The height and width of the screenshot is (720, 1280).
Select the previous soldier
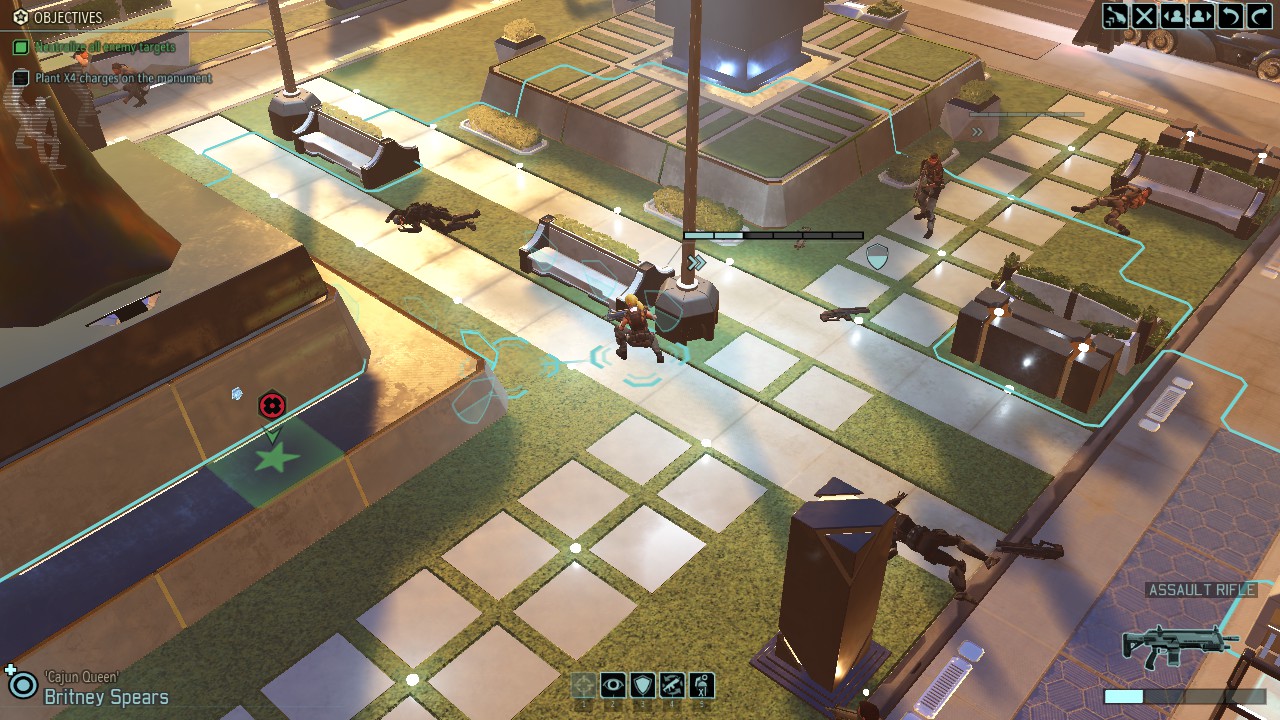pyautogui.click(x=1173, y=15)
